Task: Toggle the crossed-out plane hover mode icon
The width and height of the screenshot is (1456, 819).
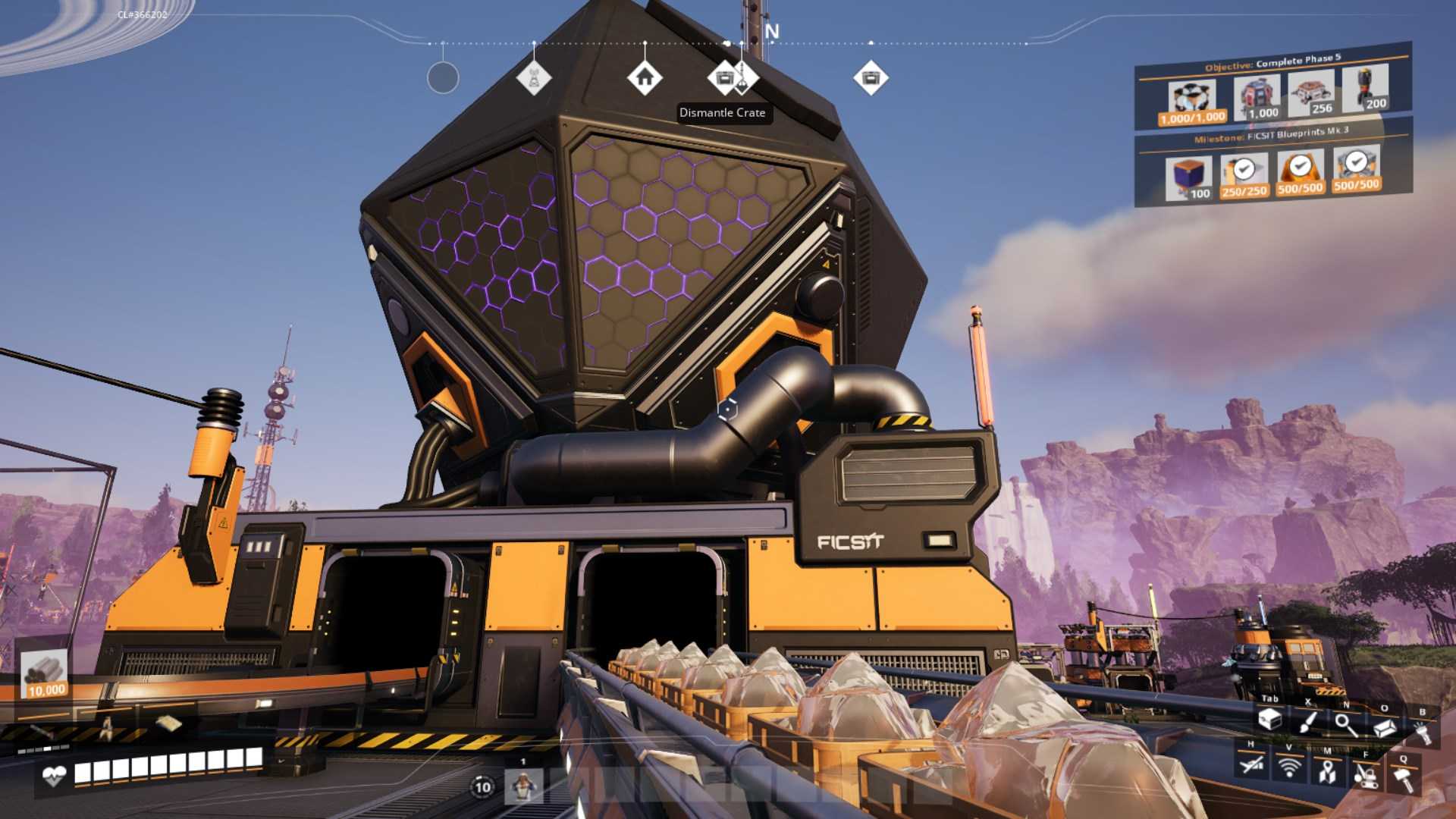Action: point(1251,764)
